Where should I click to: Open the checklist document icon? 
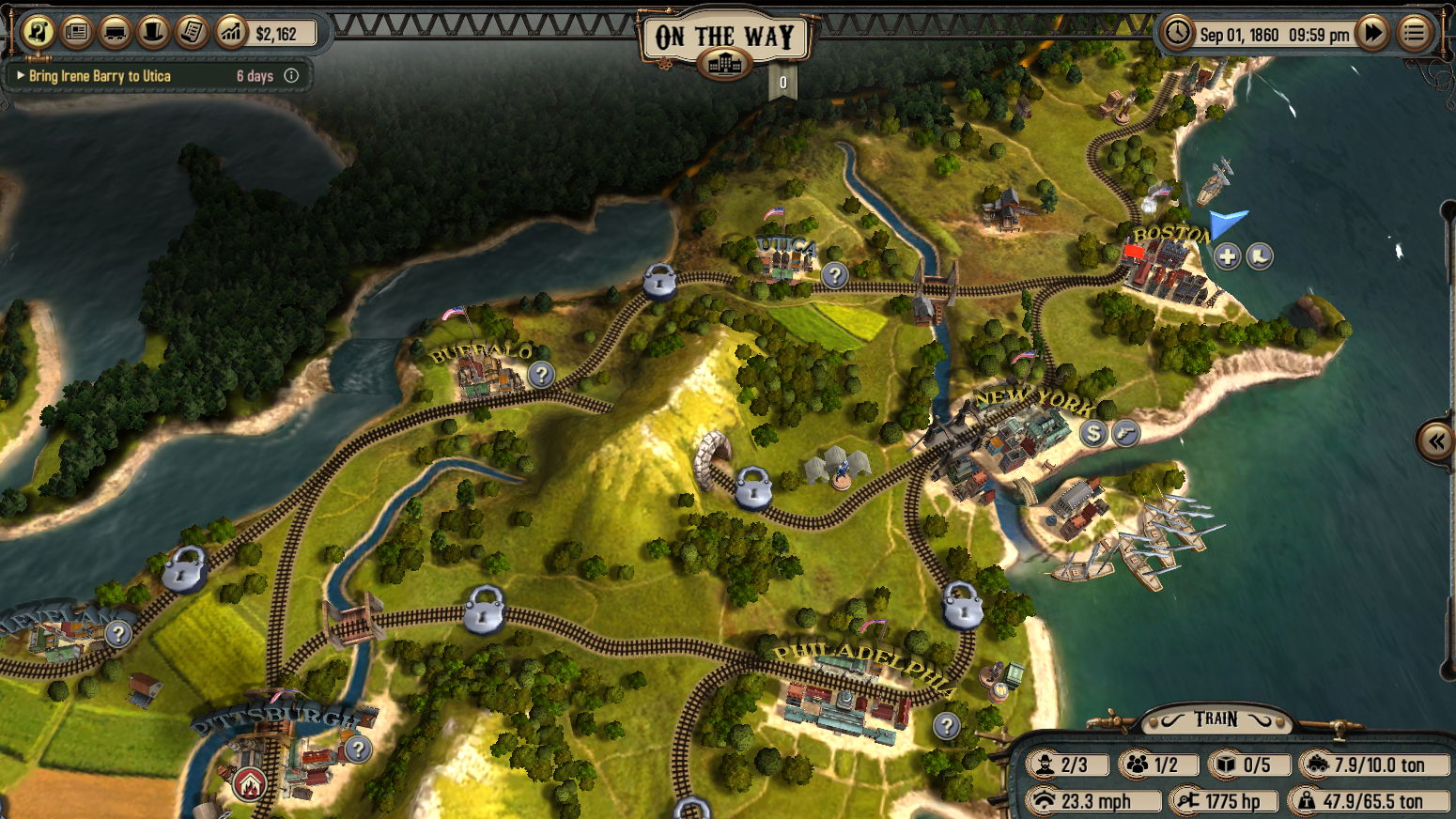click(x=192, y=33)
